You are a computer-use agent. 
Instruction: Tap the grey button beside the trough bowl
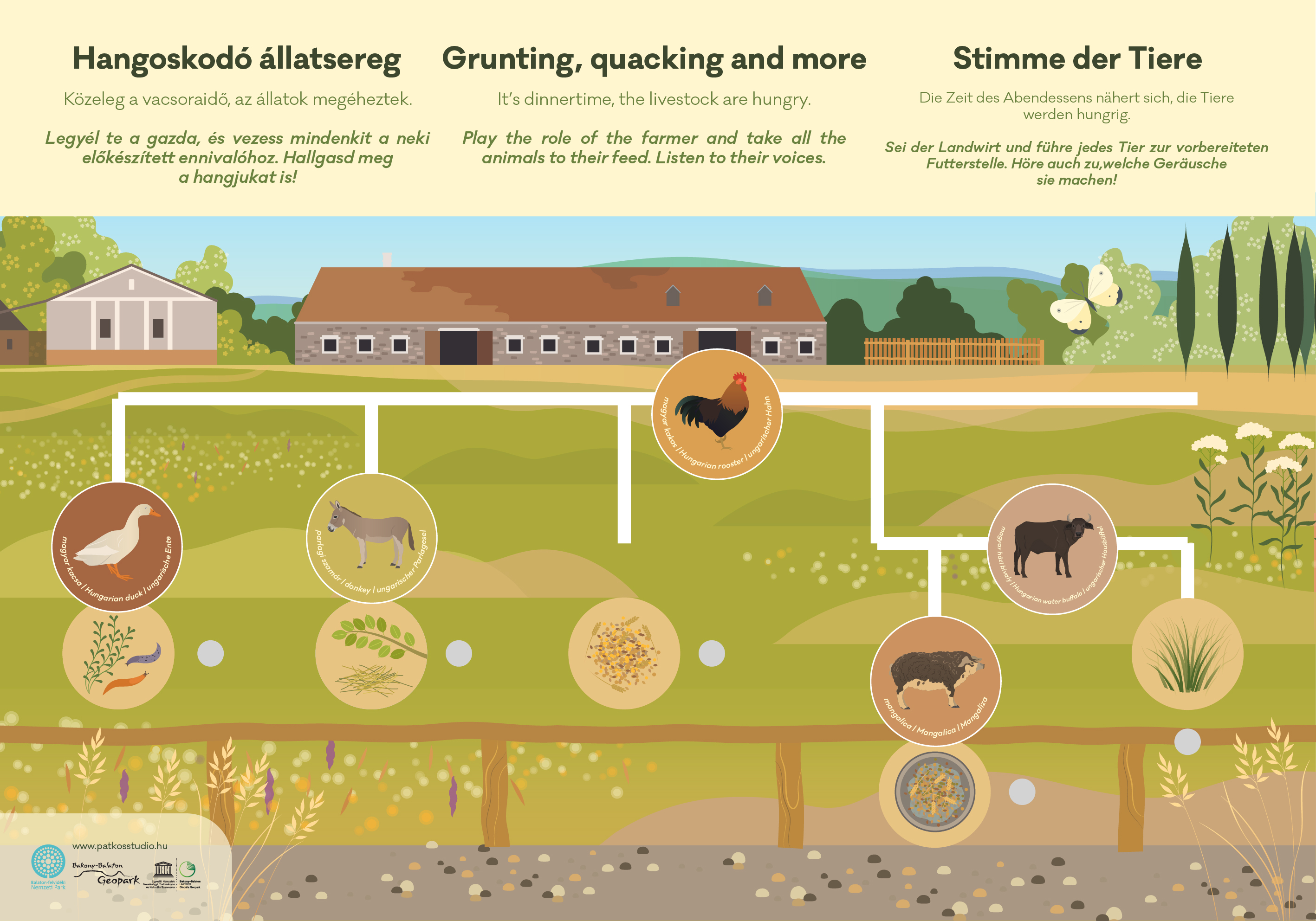1021,792
